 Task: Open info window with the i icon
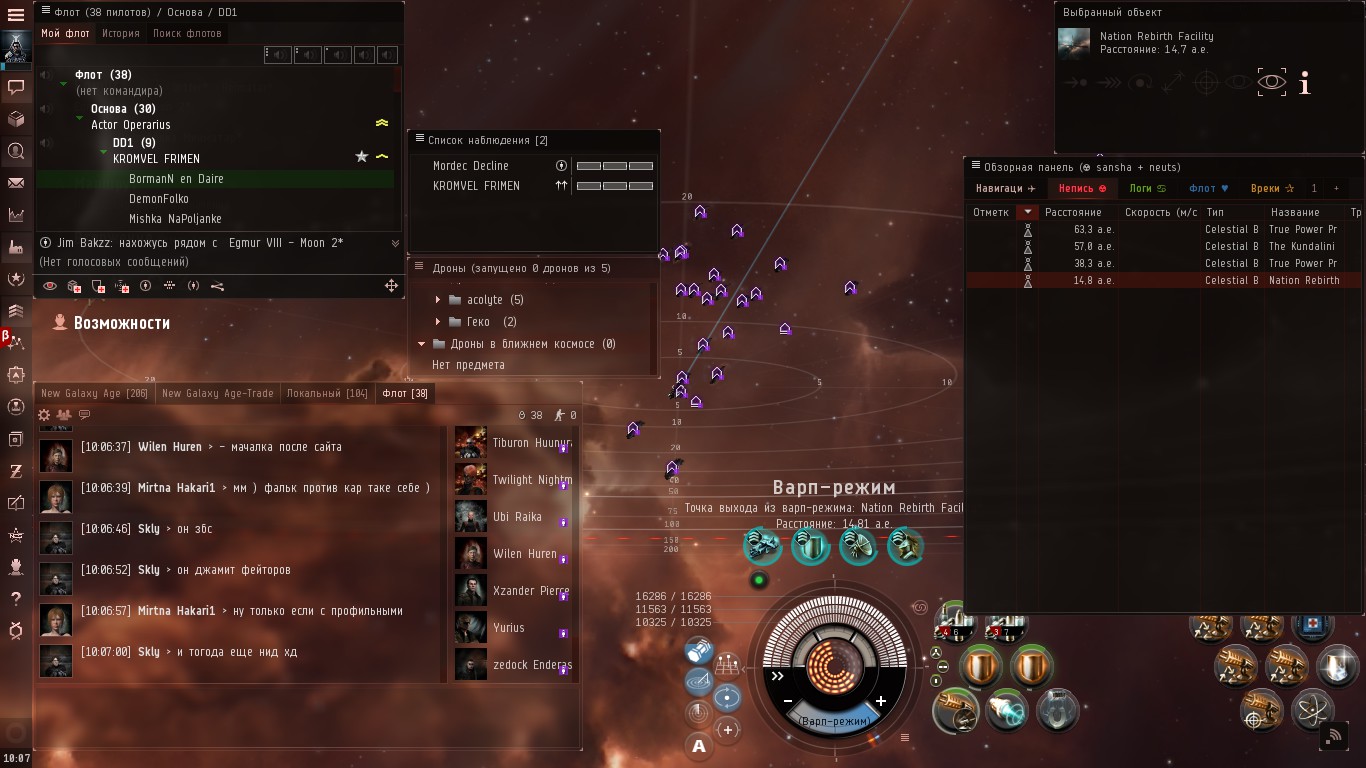[1304, 84]
